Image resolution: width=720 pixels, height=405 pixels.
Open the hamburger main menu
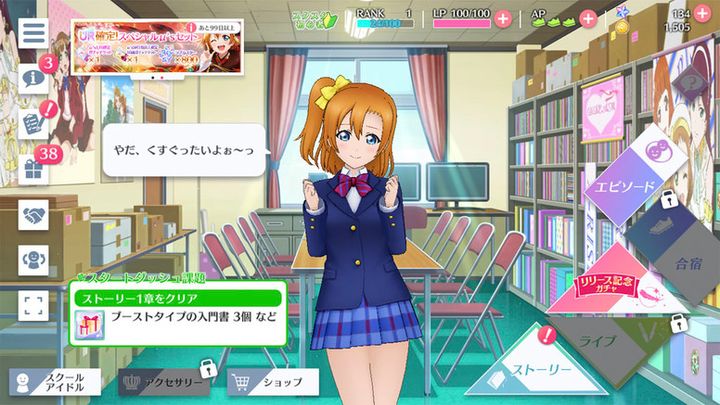[x=33, y=30]
